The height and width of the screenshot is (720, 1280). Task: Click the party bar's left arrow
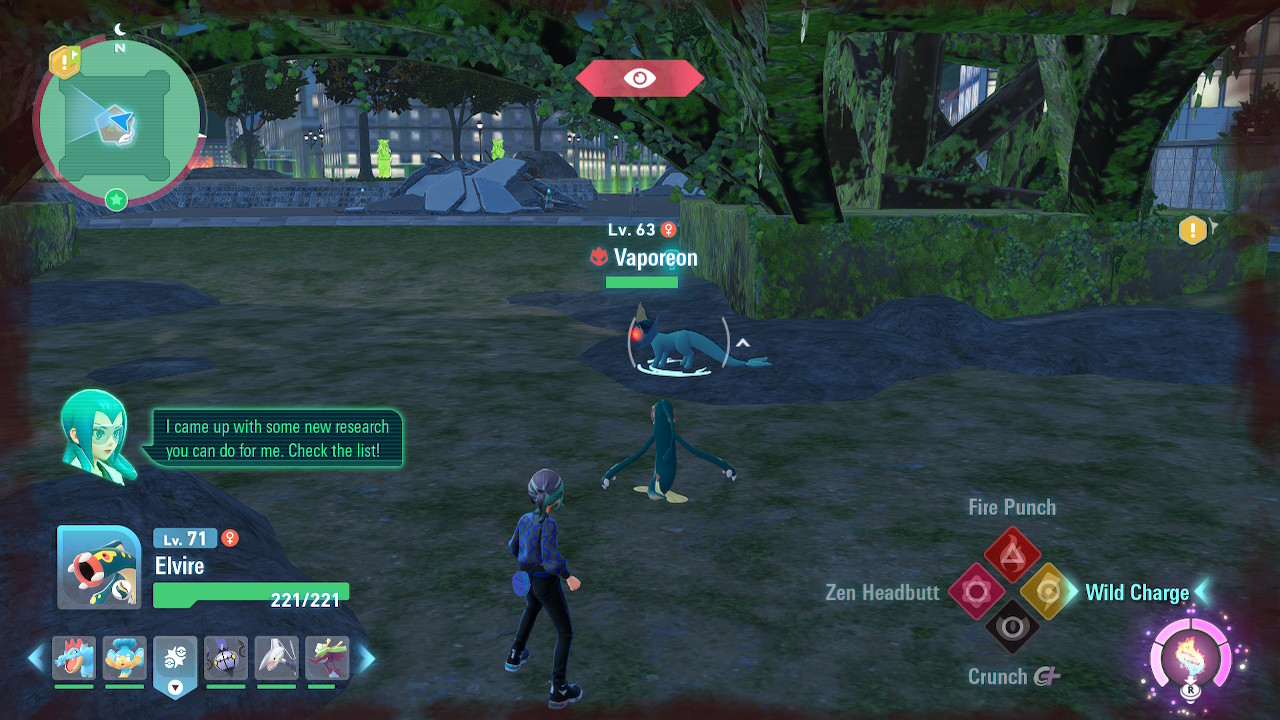coord(36,658)
